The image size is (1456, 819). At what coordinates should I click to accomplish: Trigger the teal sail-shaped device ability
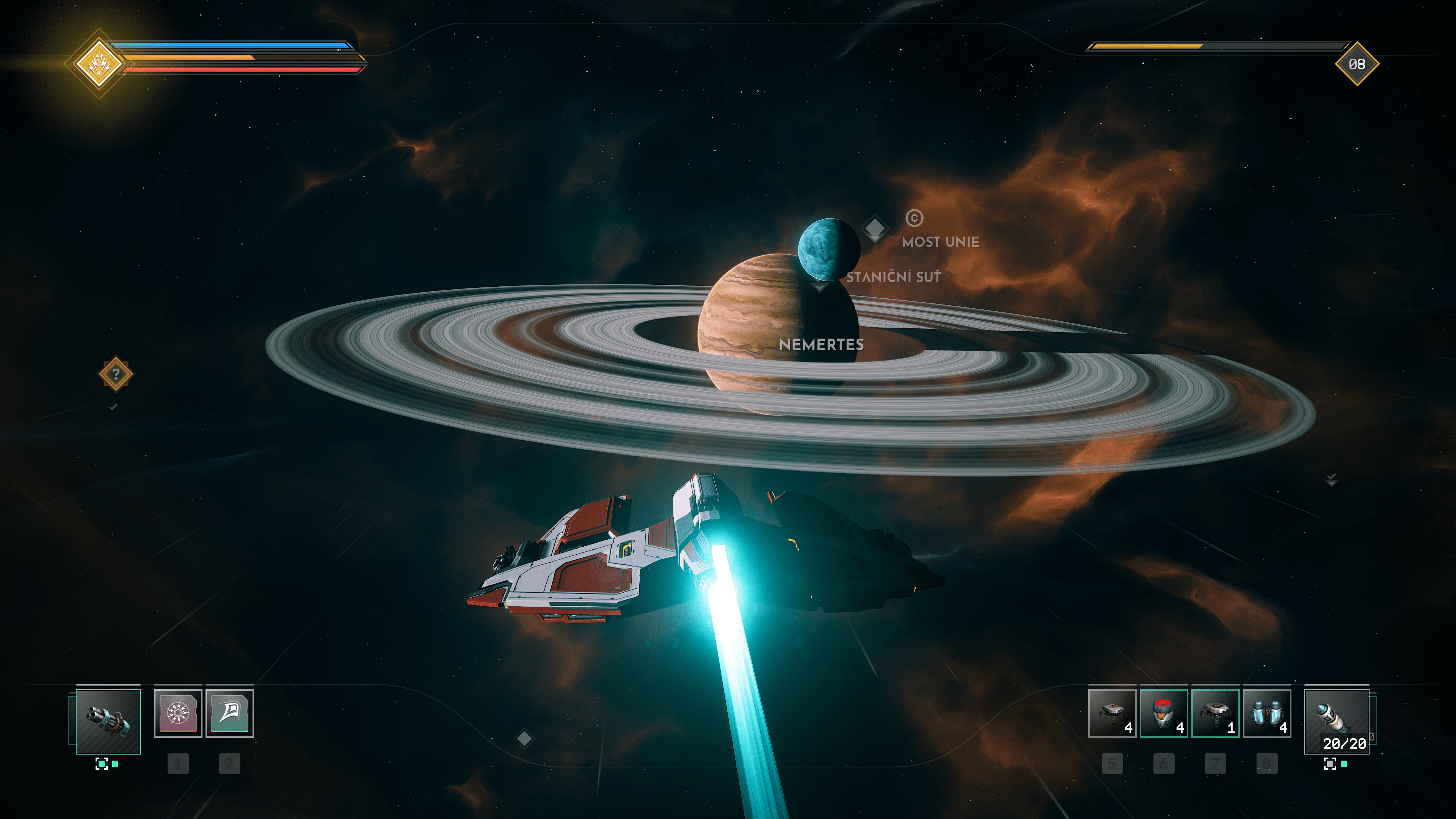pos(229,713)
